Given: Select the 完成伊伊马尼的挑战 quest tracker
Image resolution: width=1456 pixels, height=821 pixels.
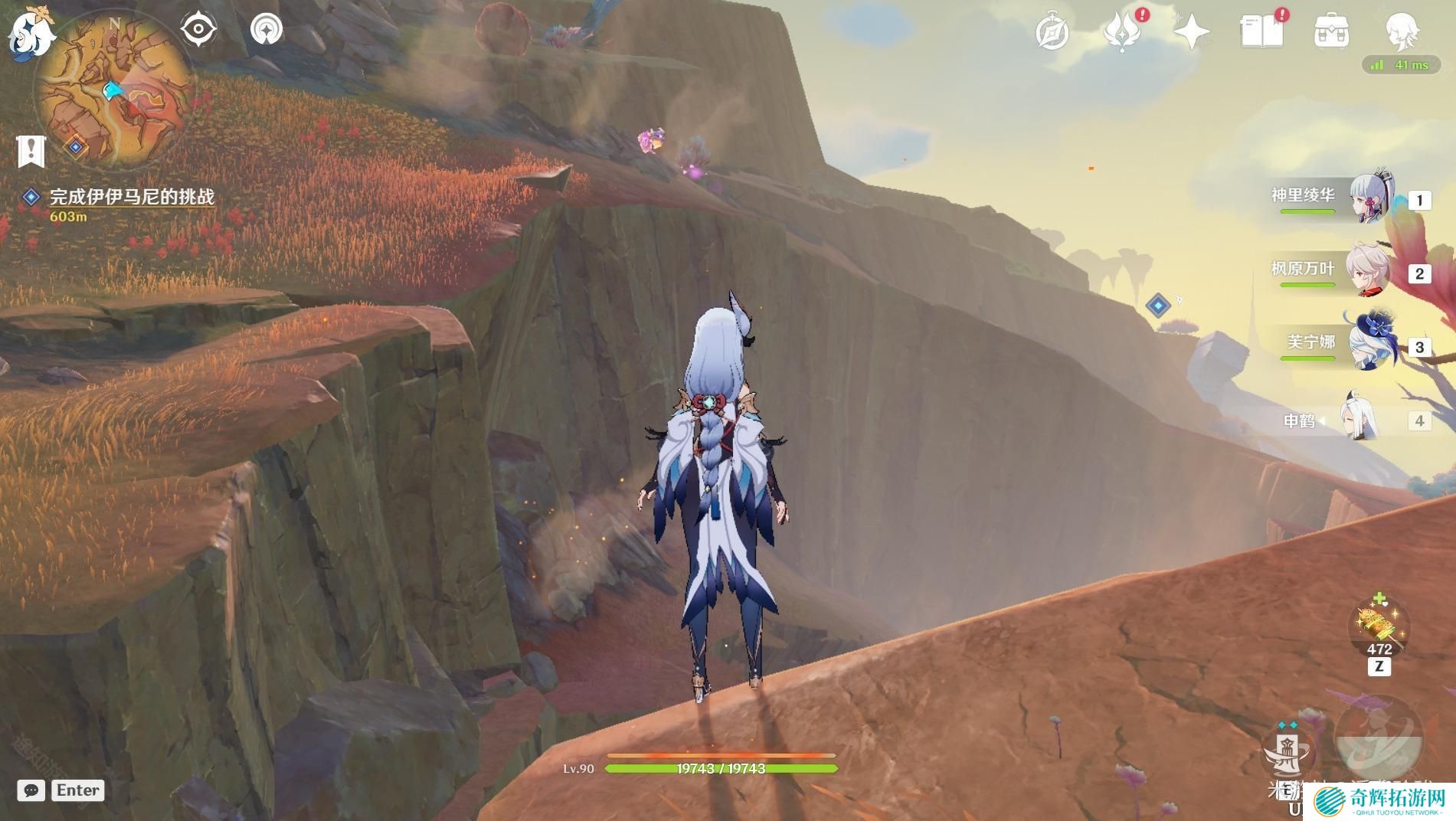Looking at the screenshot, I should pyautogui.click(x=131, y=197).
